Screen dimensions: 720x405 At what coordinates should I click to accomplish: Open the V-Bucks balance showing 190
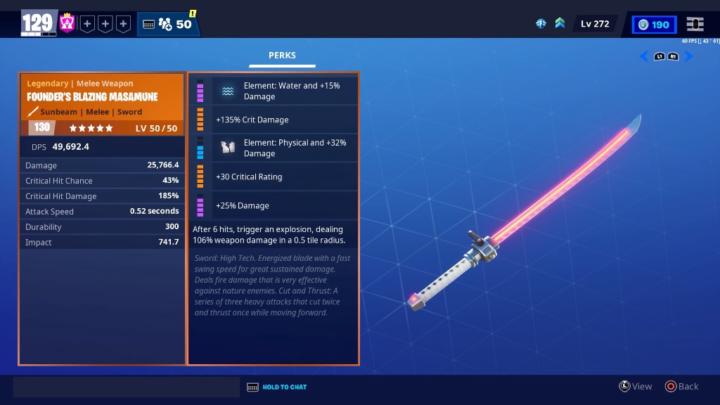pos(654,24)
